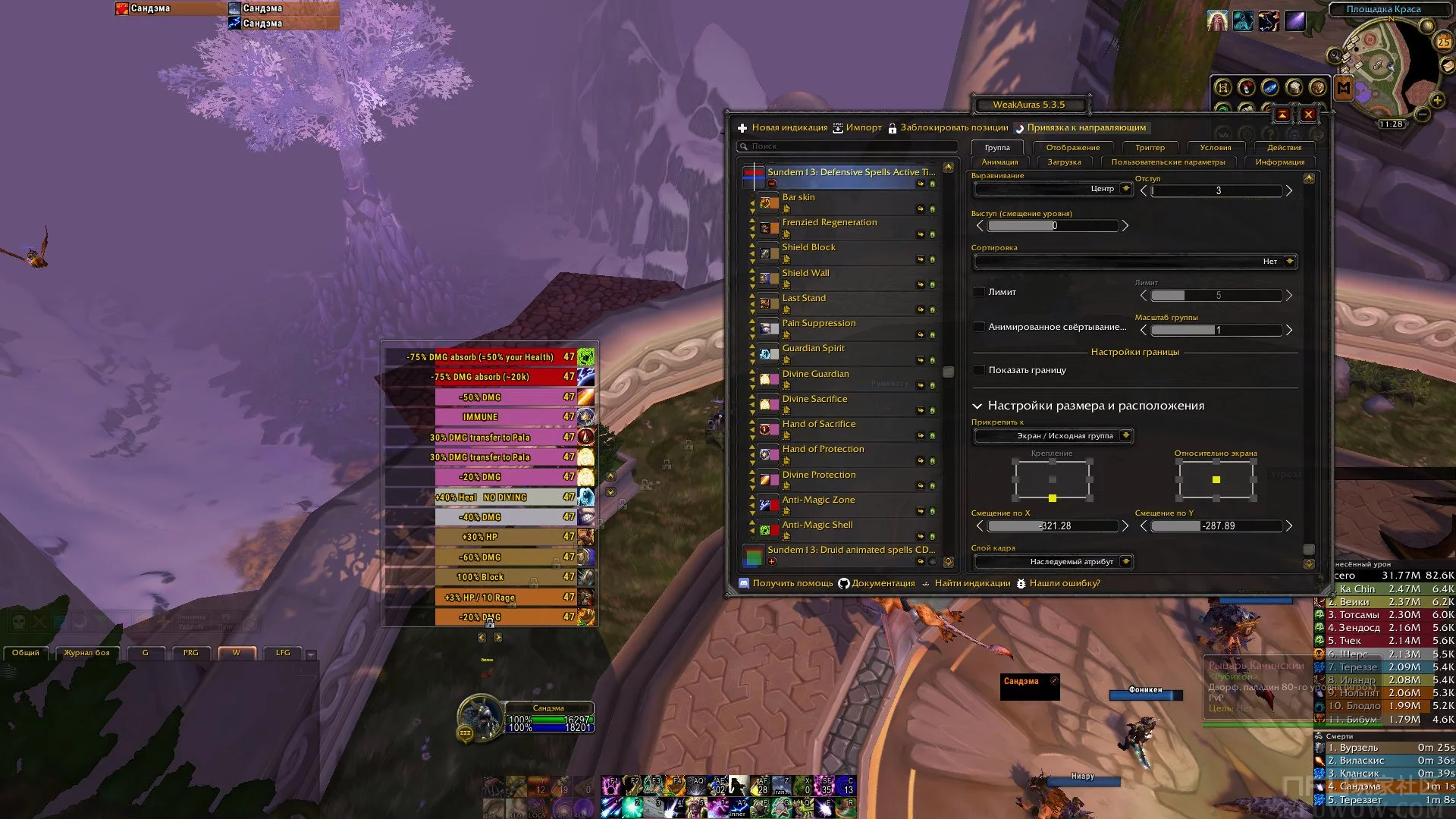Select the Shield Wall aura entry

point(806,273)
